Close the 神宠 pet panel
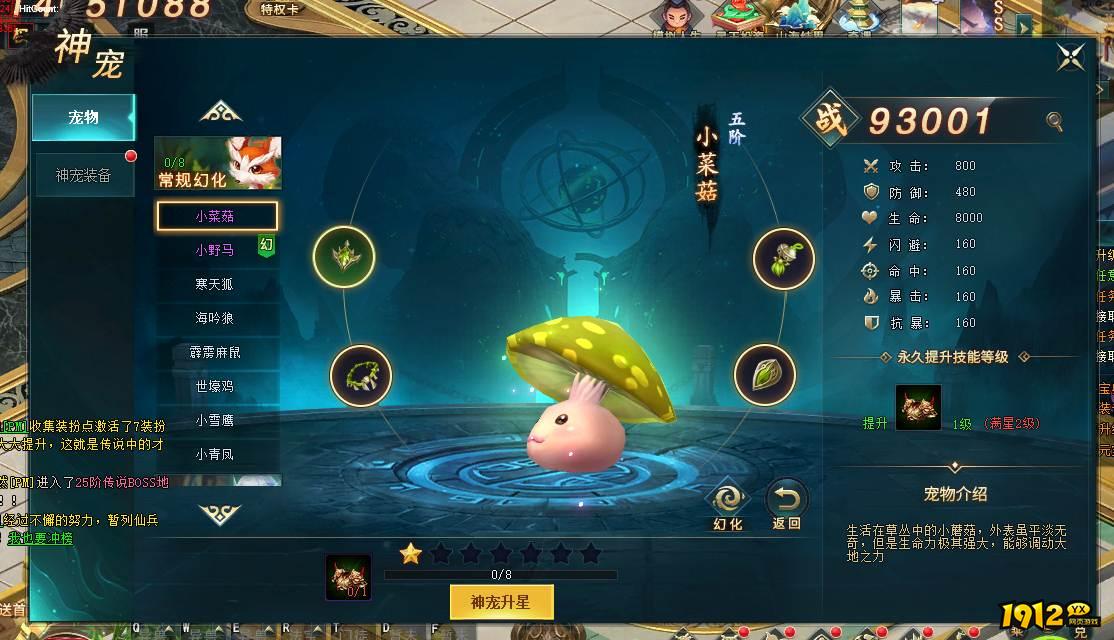Viewport: 1114px width, 640px height. coord(1070,57)
